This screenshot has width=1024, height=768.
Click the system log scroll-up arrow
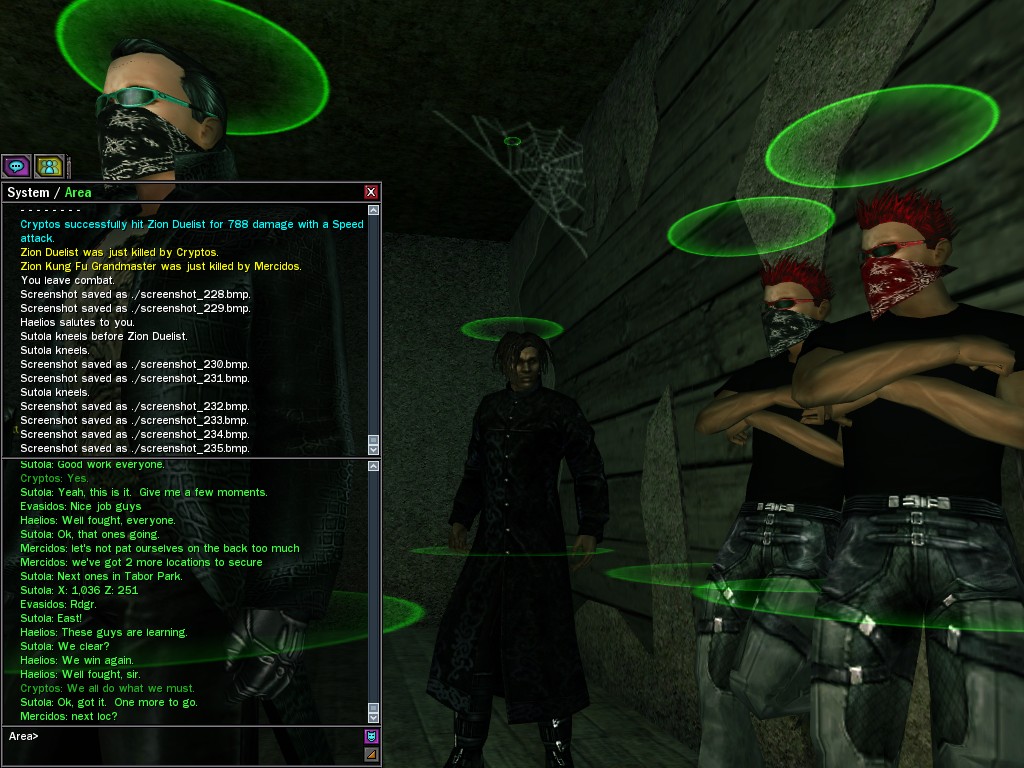374,210
